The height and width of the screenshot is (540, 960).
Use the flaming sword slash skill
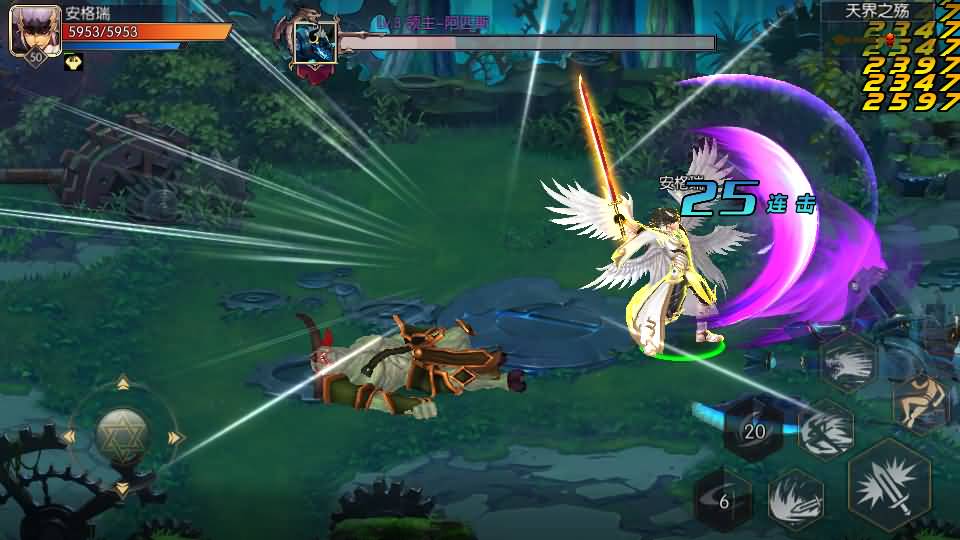[796, 498]
